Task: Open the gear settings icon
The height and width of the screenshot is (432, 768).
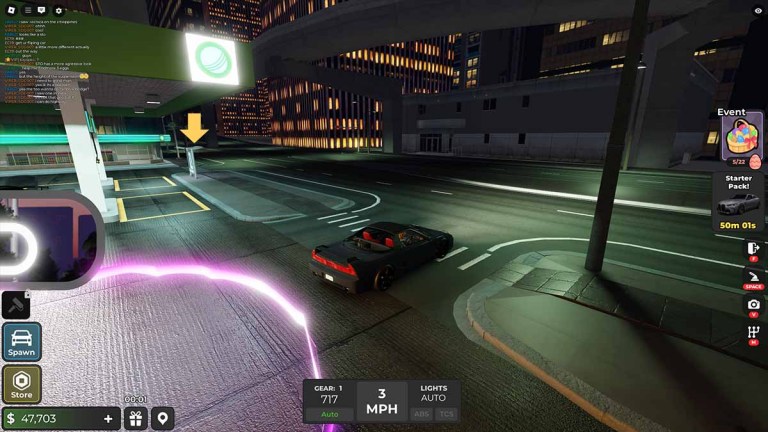Action: pos(58,10)
